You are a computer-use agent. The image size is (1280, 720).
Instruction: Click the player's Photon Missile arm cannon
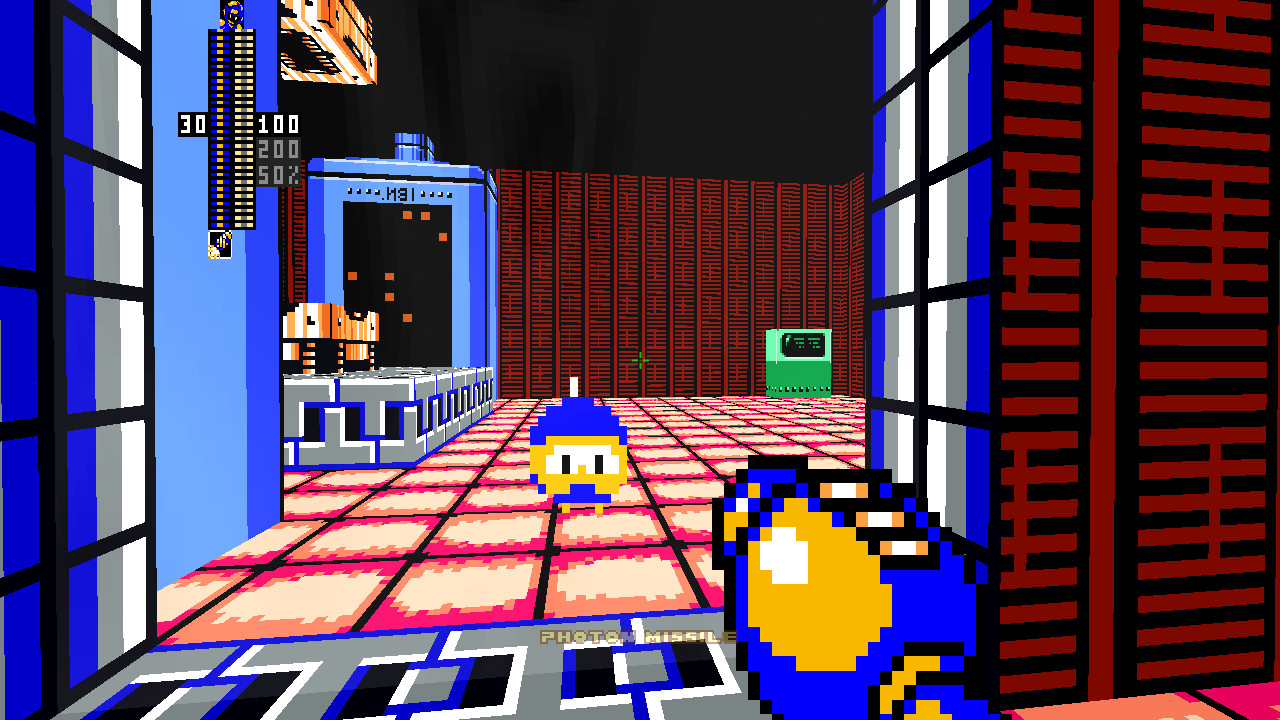(820, 580)
